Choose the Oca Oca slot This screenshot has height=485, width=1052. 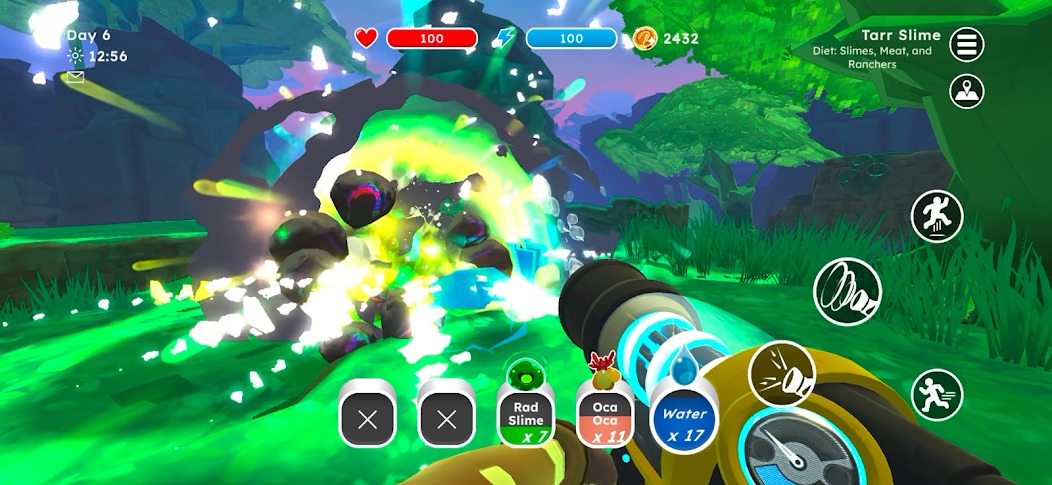(x=604, y=415)
